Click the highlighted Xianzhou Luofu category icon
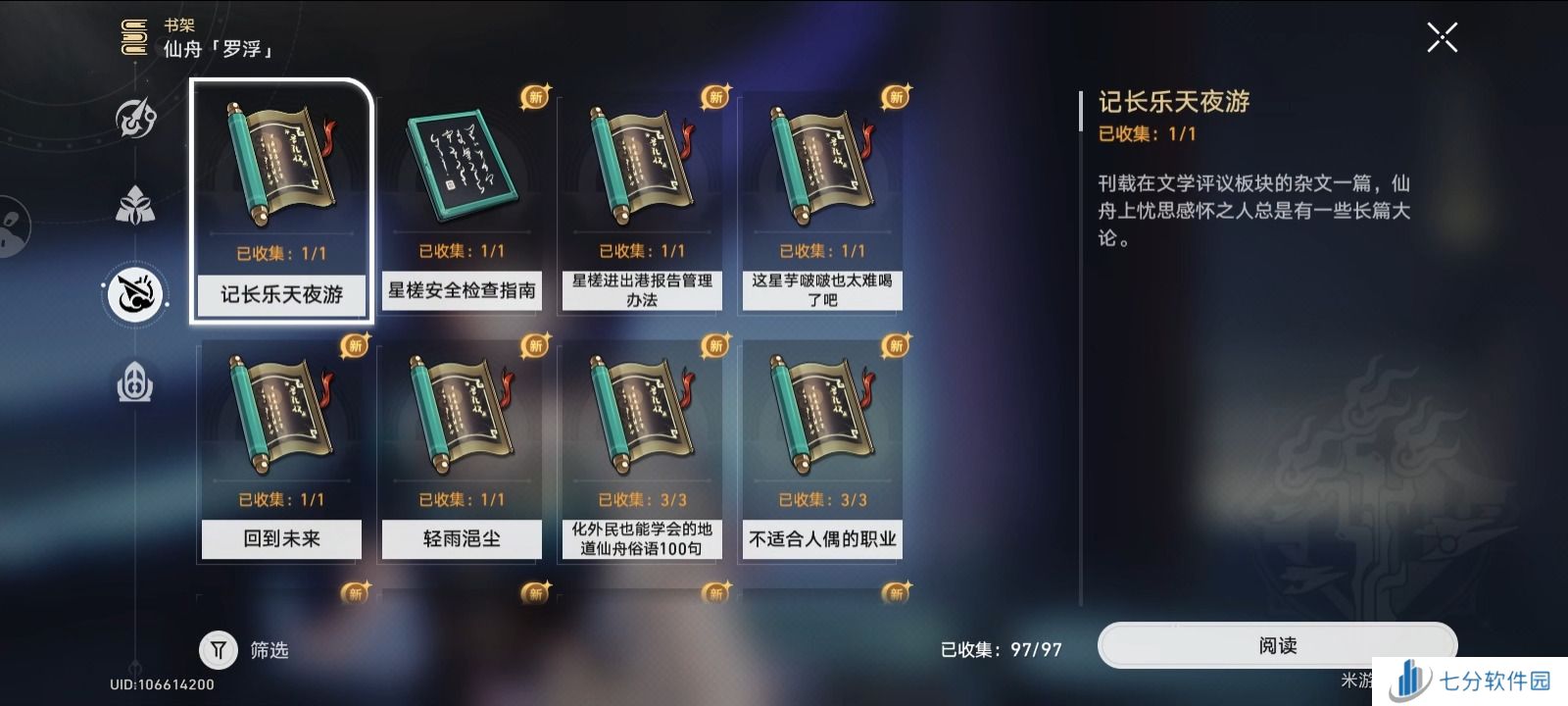Viewport: 1568px width, 706px height. click(x=135, y=294)
